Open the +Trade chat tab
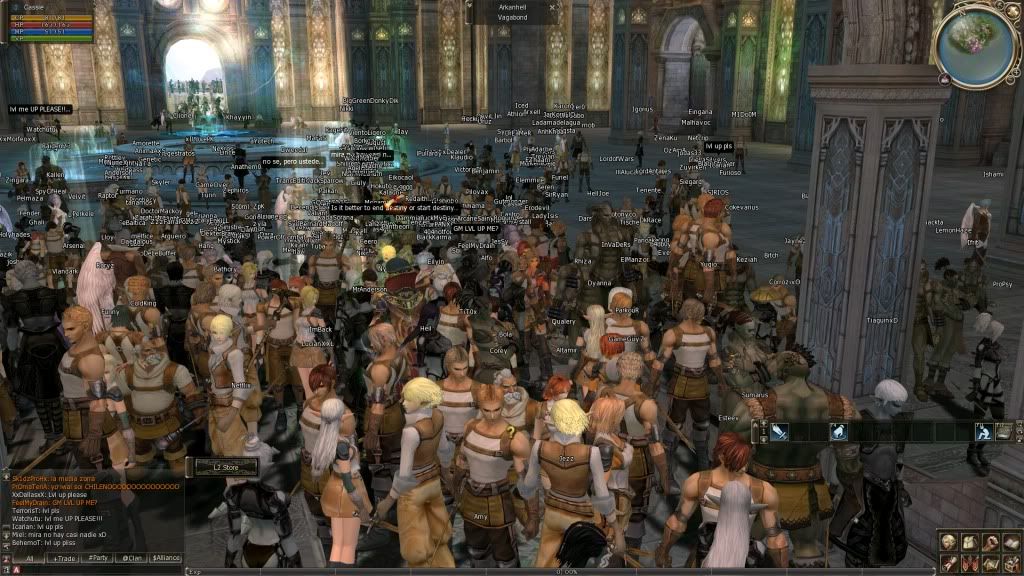Screen dimensions: 1024x576 [64, 558]
